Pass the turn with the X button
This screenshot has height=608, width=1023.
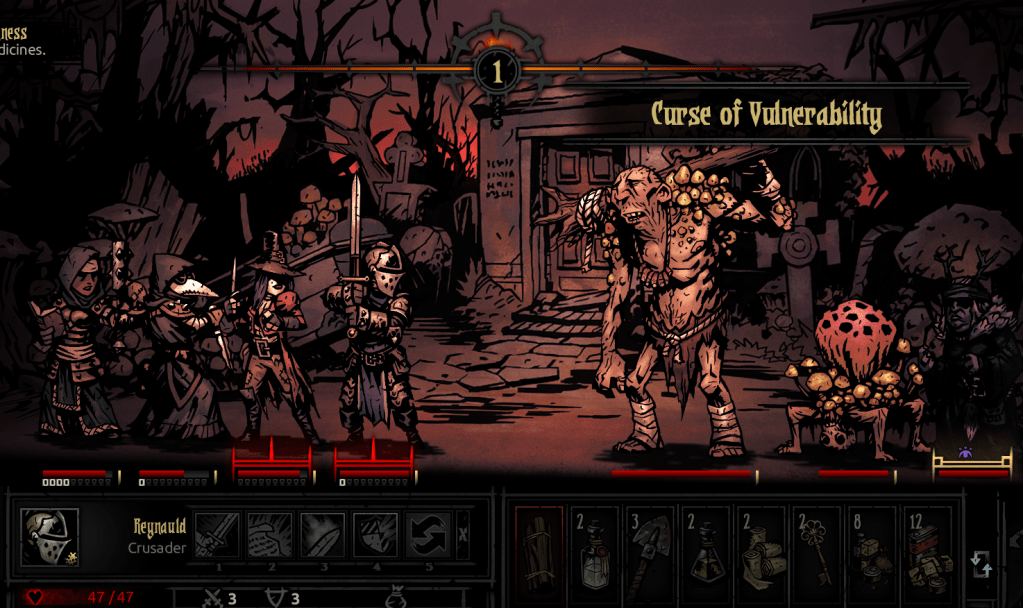click(x=462, y=535)
